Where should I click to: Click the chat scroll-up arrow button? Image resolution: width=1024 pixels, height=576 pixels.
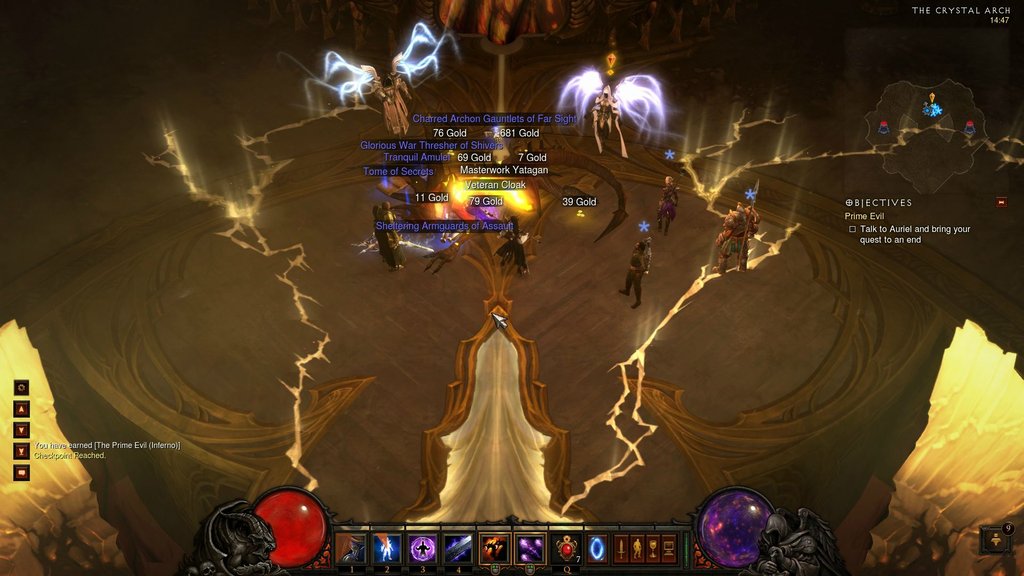click(x=21, y=408)
